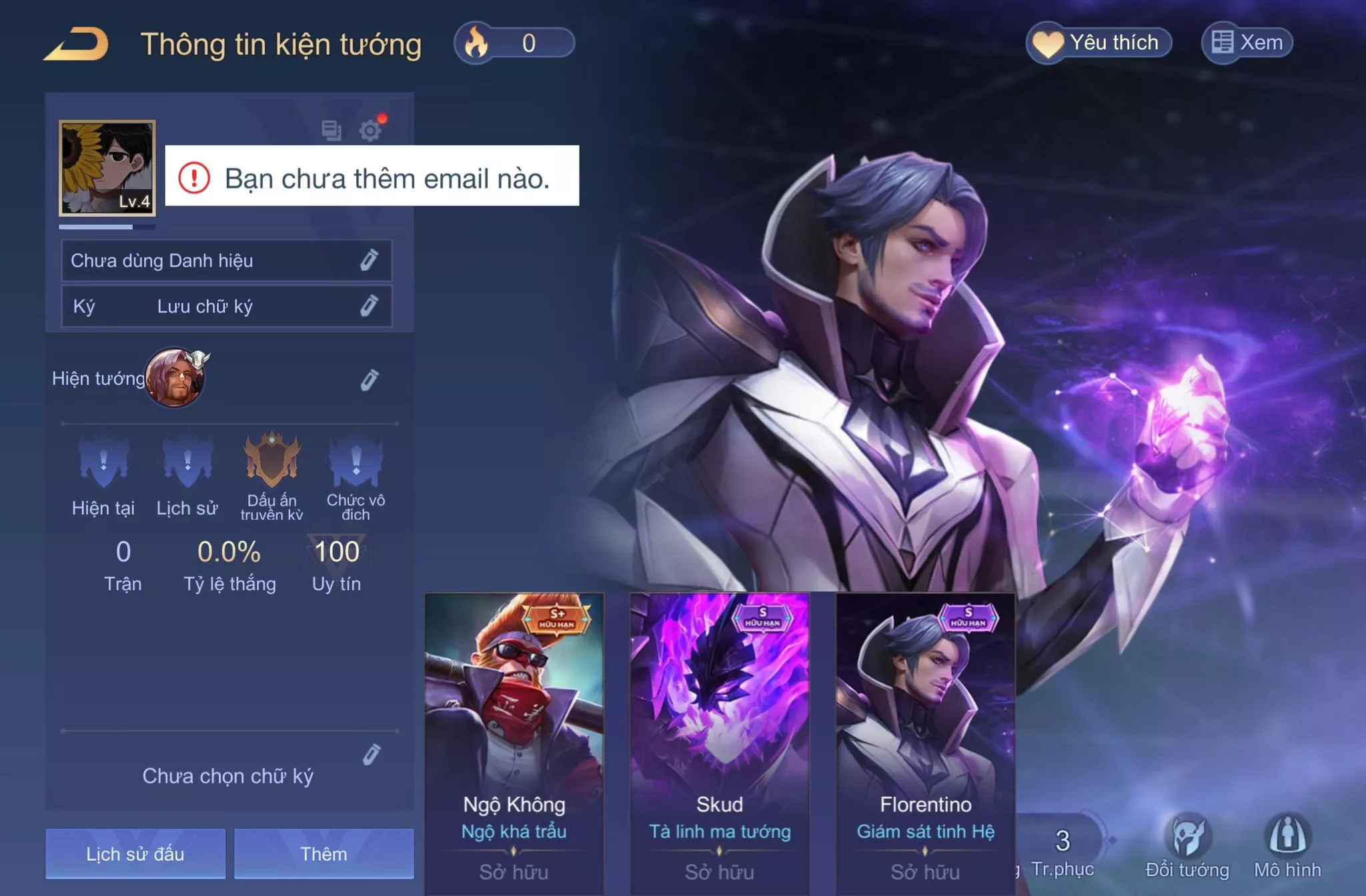Toggle the Mô hình model view
Image resolution: width=1366 pixels, height=896 pixels.
[x=1287, y=848]
